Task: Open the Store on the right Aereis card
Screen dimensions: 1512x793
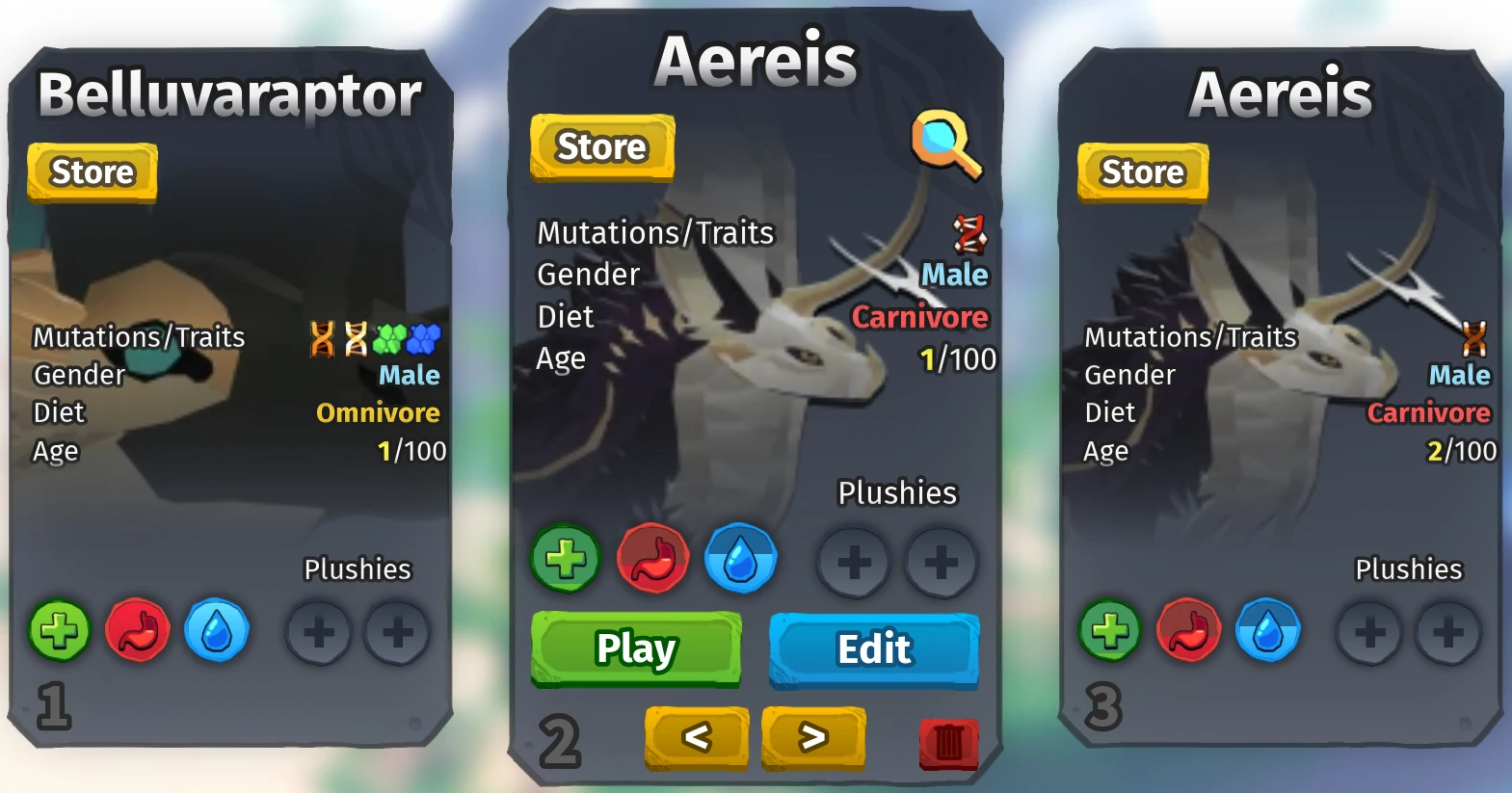Action: (x=1142, y=172)
